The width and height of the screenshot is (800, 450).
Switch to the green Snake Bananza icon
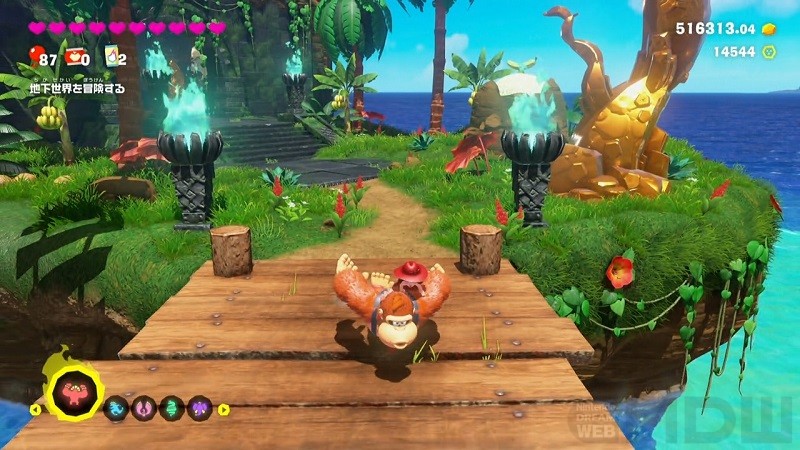click(171, 408)
